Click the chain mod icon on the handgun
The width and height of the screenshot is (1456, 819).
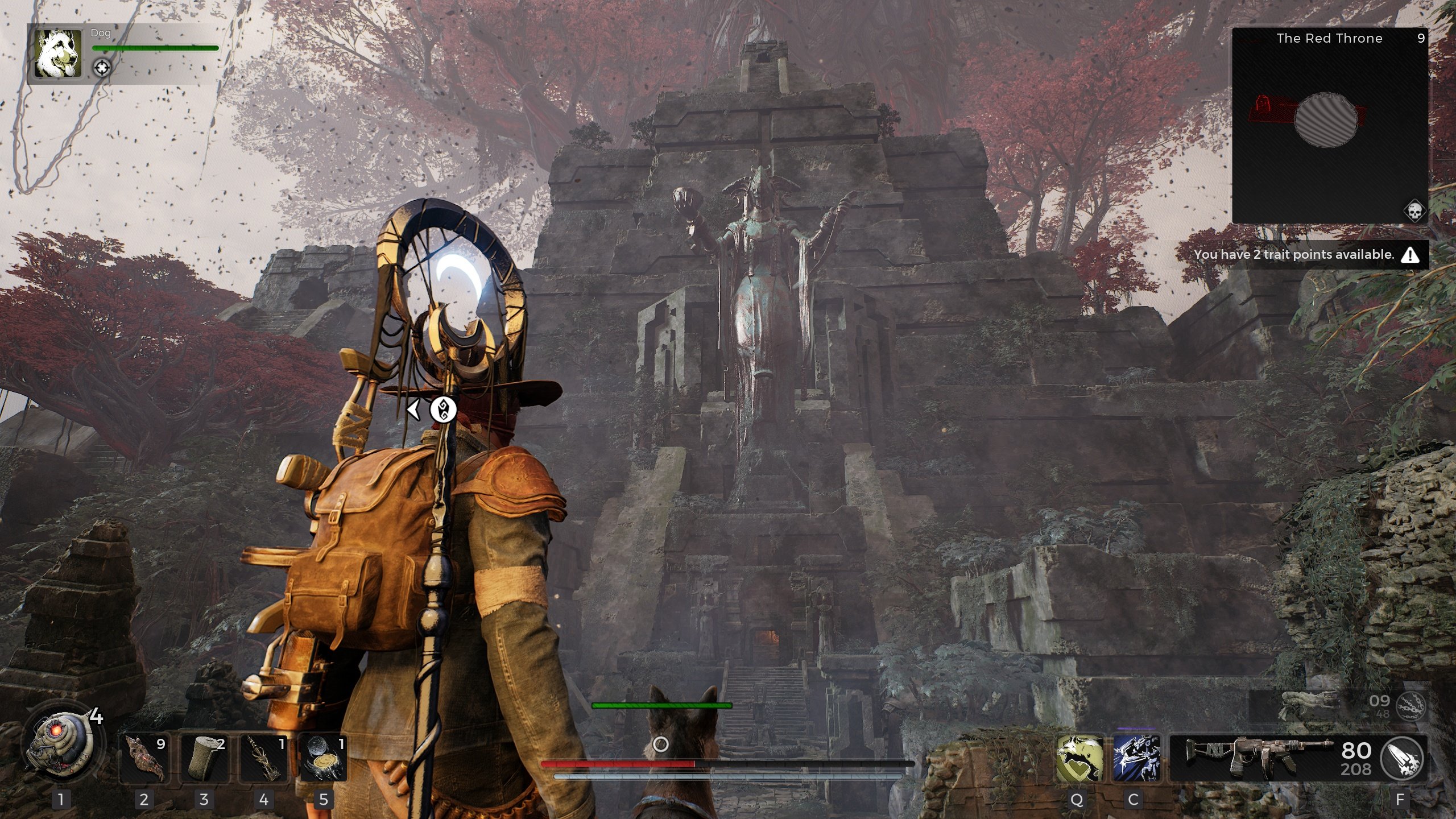(1411, 707)
